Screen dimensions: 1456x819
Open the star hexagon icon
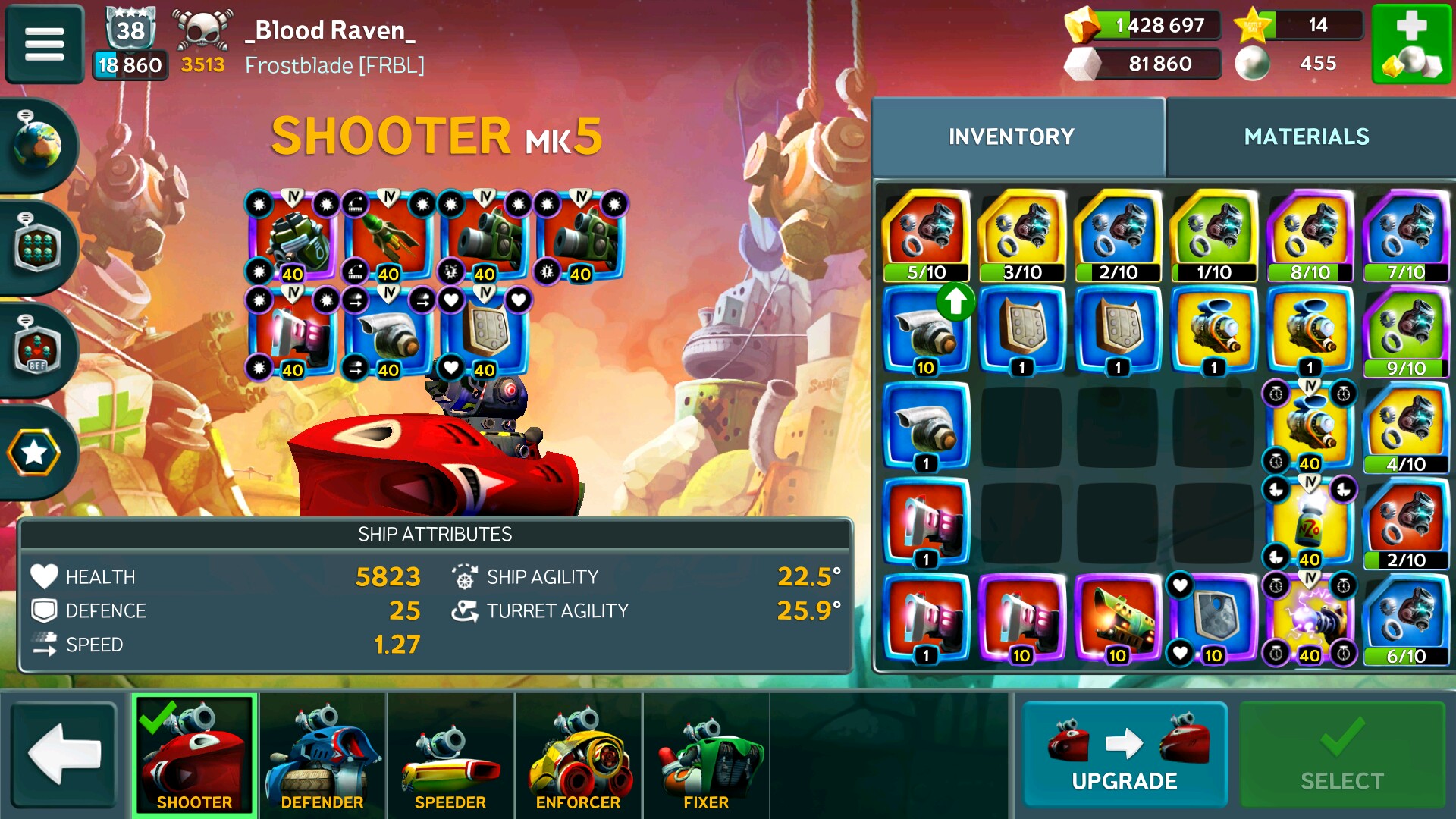[x=34, y=453]
